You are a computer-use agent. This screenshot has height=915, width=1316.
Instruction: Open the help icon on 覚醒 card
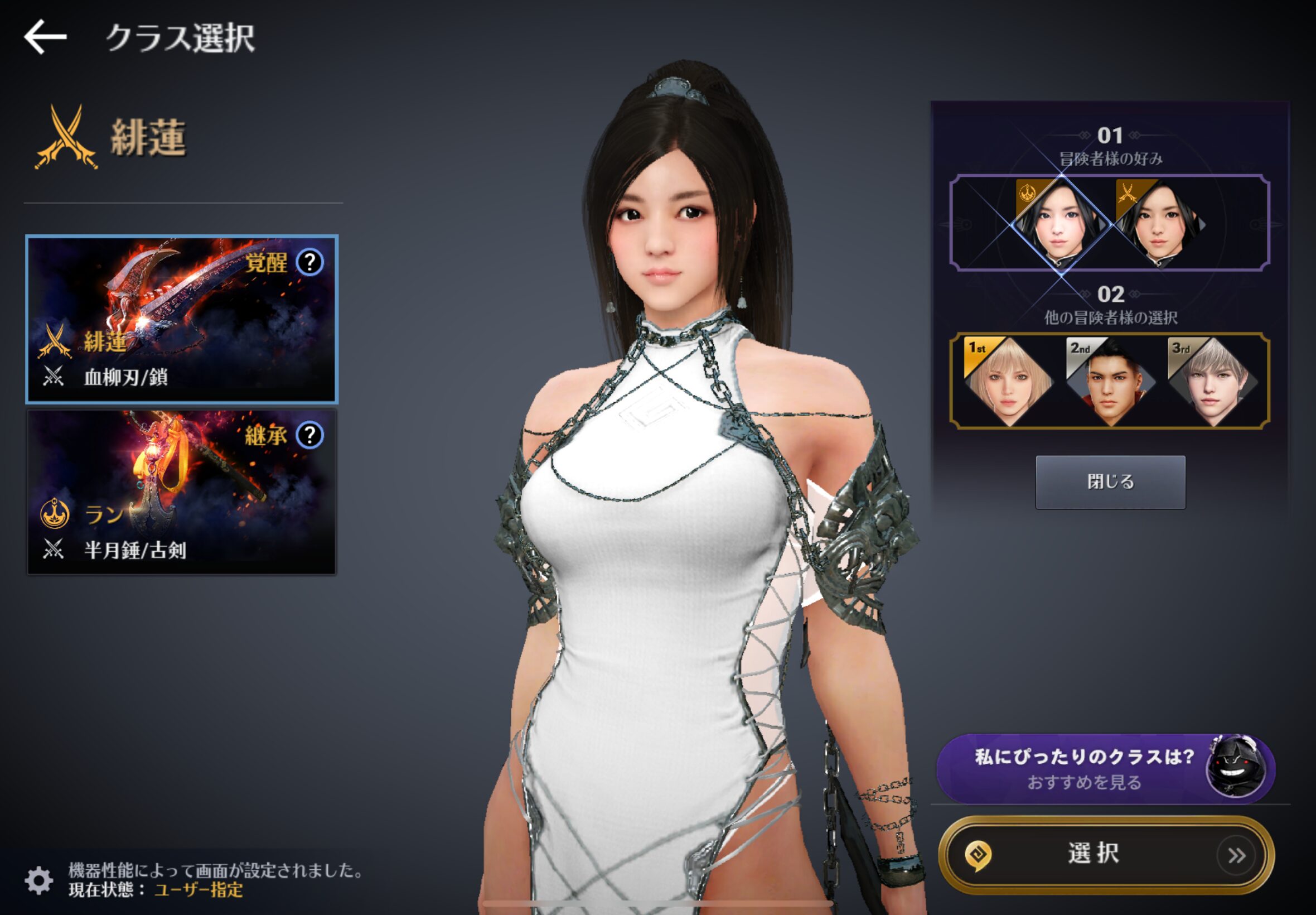click(x=310, y=263)
